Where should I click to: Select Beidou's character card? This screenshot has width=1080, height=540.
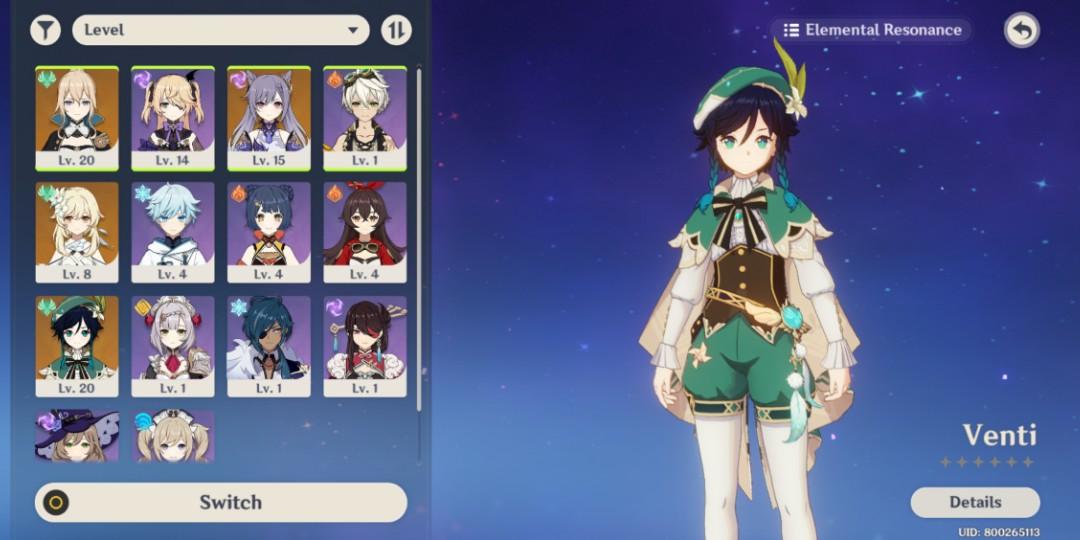pyautogui.click(x=365, y=346)
